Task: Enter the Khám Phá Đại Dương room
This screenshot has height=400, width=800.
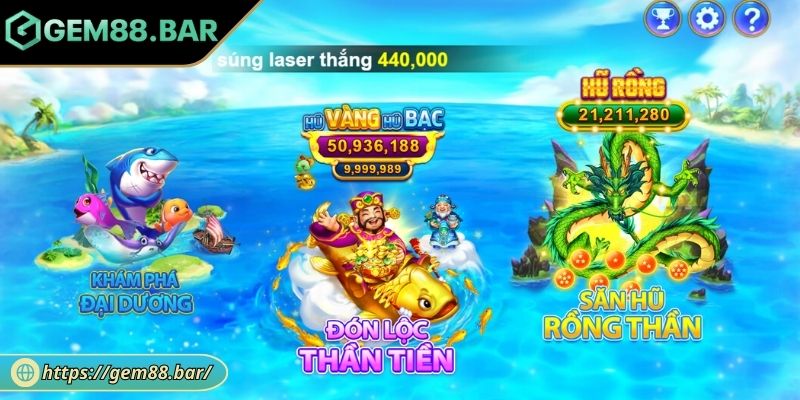Action: coord(127,225)
